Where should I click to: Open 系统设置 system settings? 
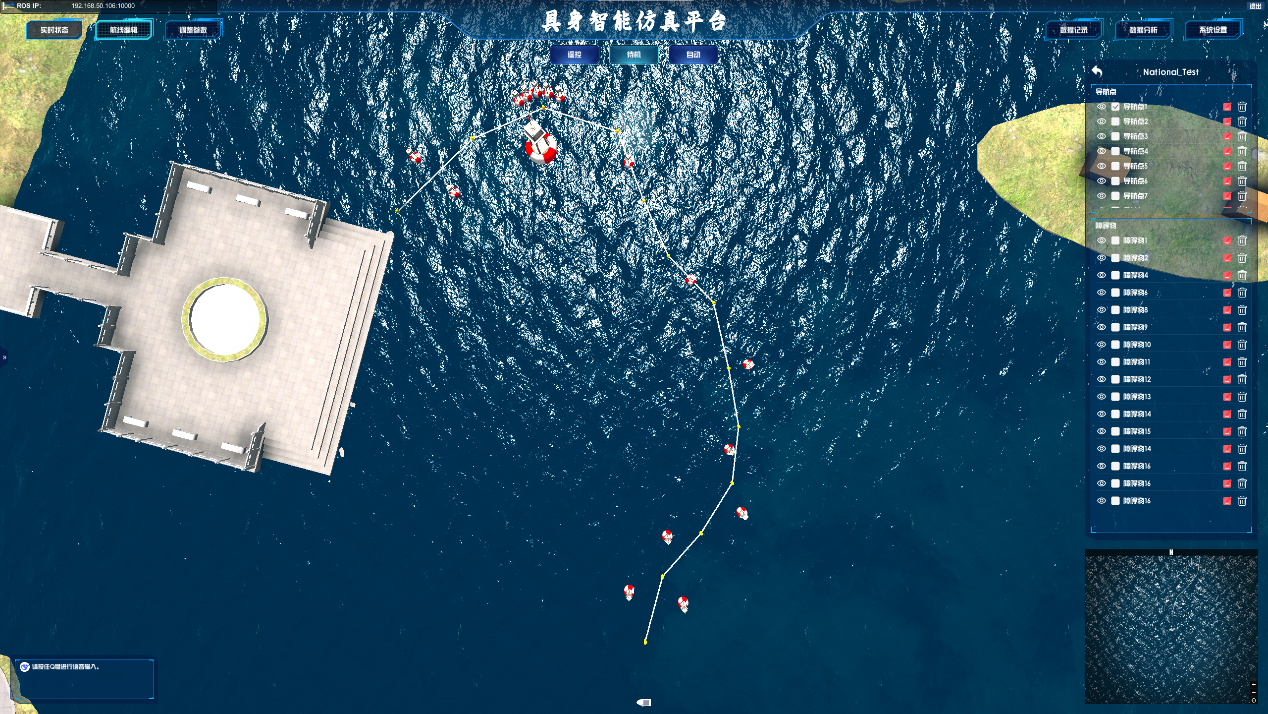1213,30
